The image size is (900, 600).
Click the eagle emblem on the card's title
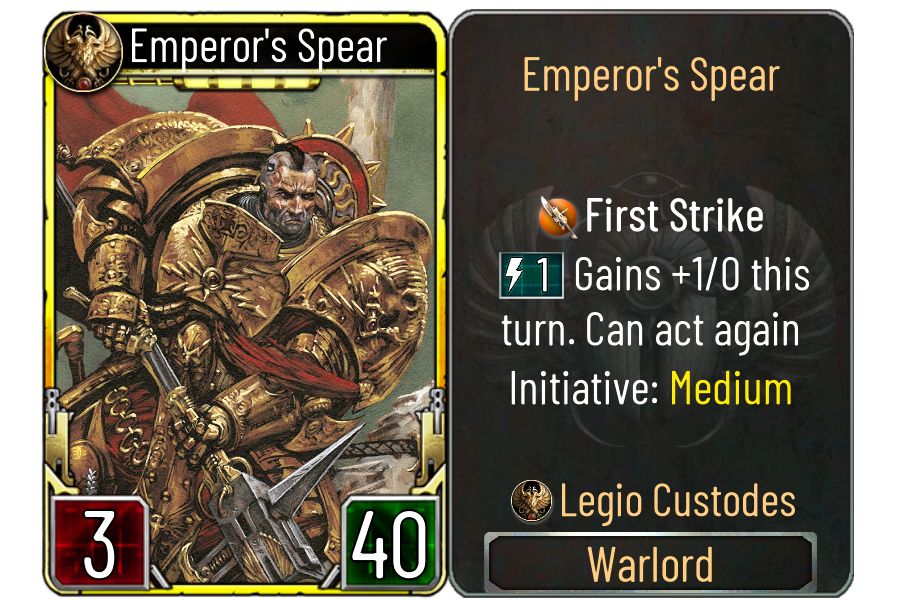click(82, 48)
